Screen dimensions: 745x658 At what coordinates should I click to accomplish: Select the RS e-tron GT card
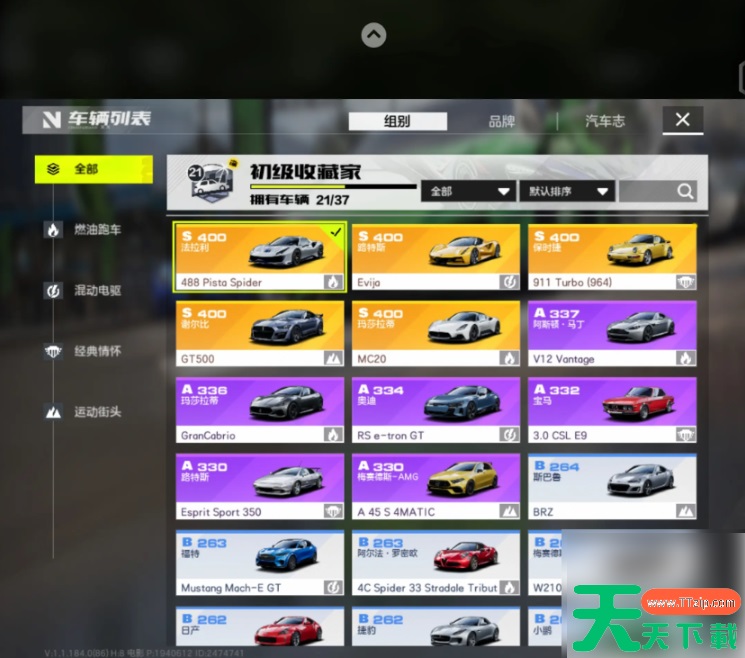(x=435, y=410)
